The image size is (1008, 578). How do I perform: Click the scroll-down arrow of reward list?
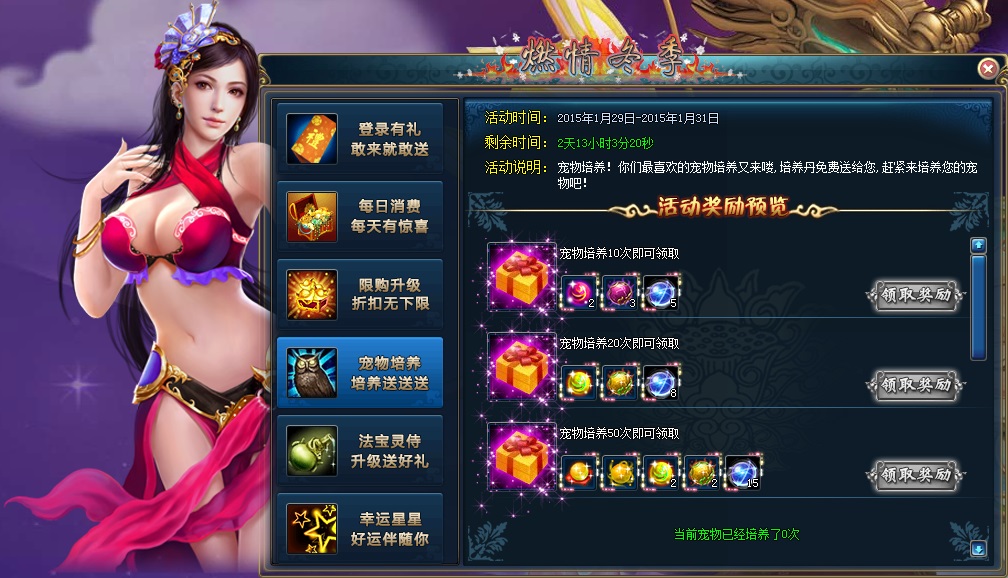[x=978, y=548]
